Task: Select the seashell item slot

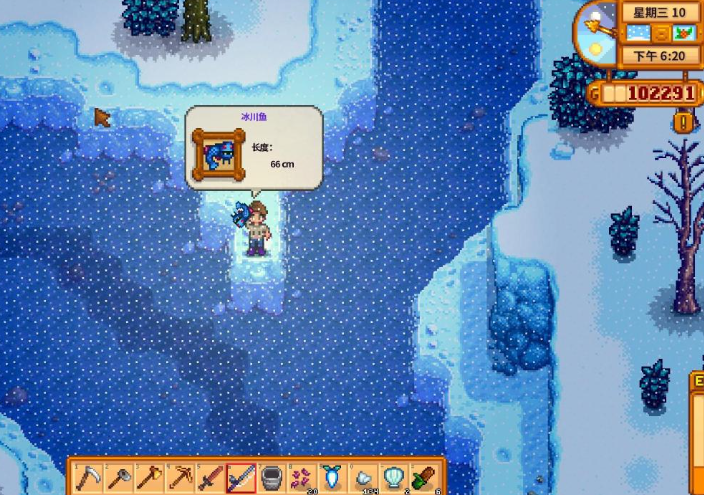Action: coord(394,477)
